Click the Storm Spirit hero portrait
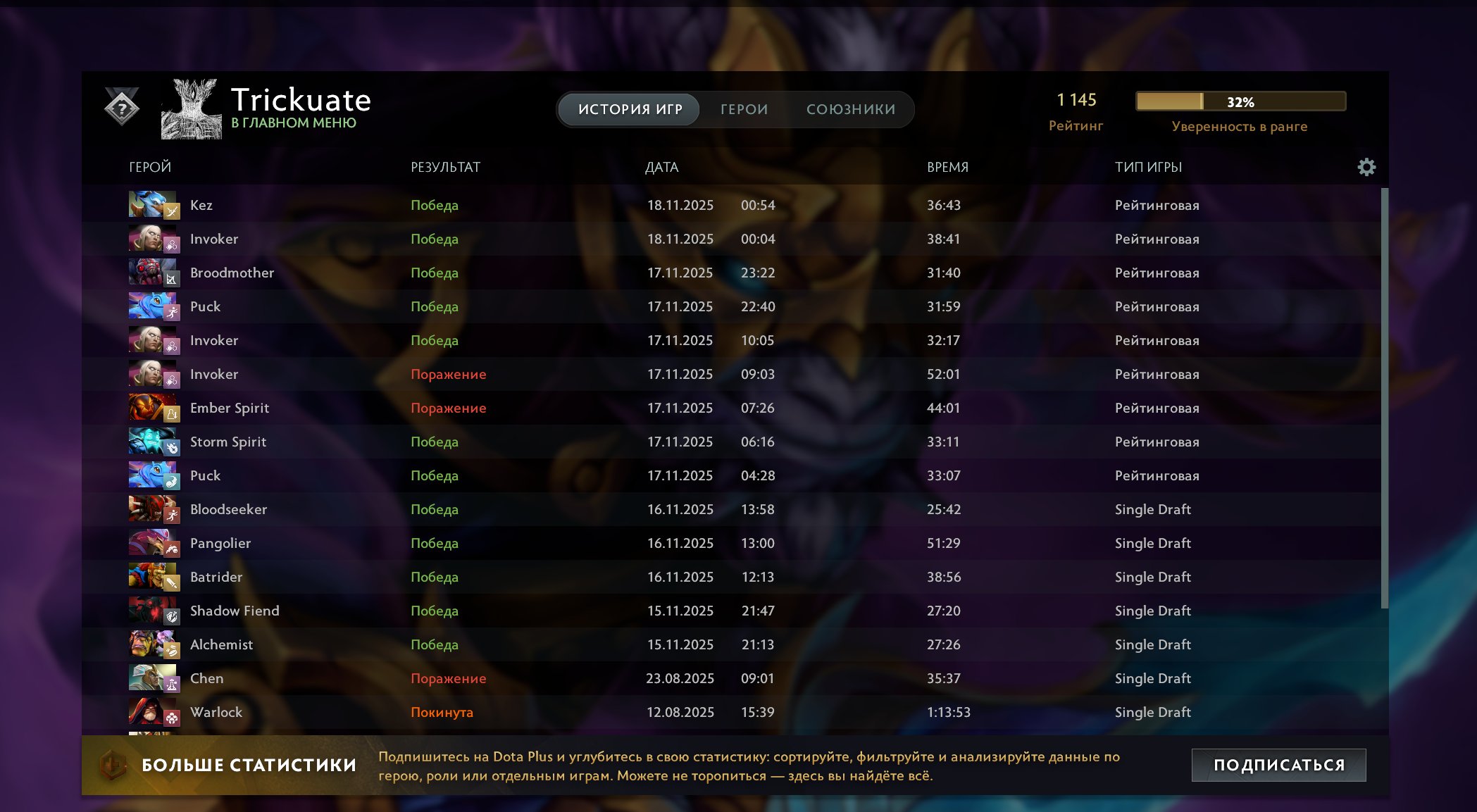Screen dimensions: 1477x812 154,442
